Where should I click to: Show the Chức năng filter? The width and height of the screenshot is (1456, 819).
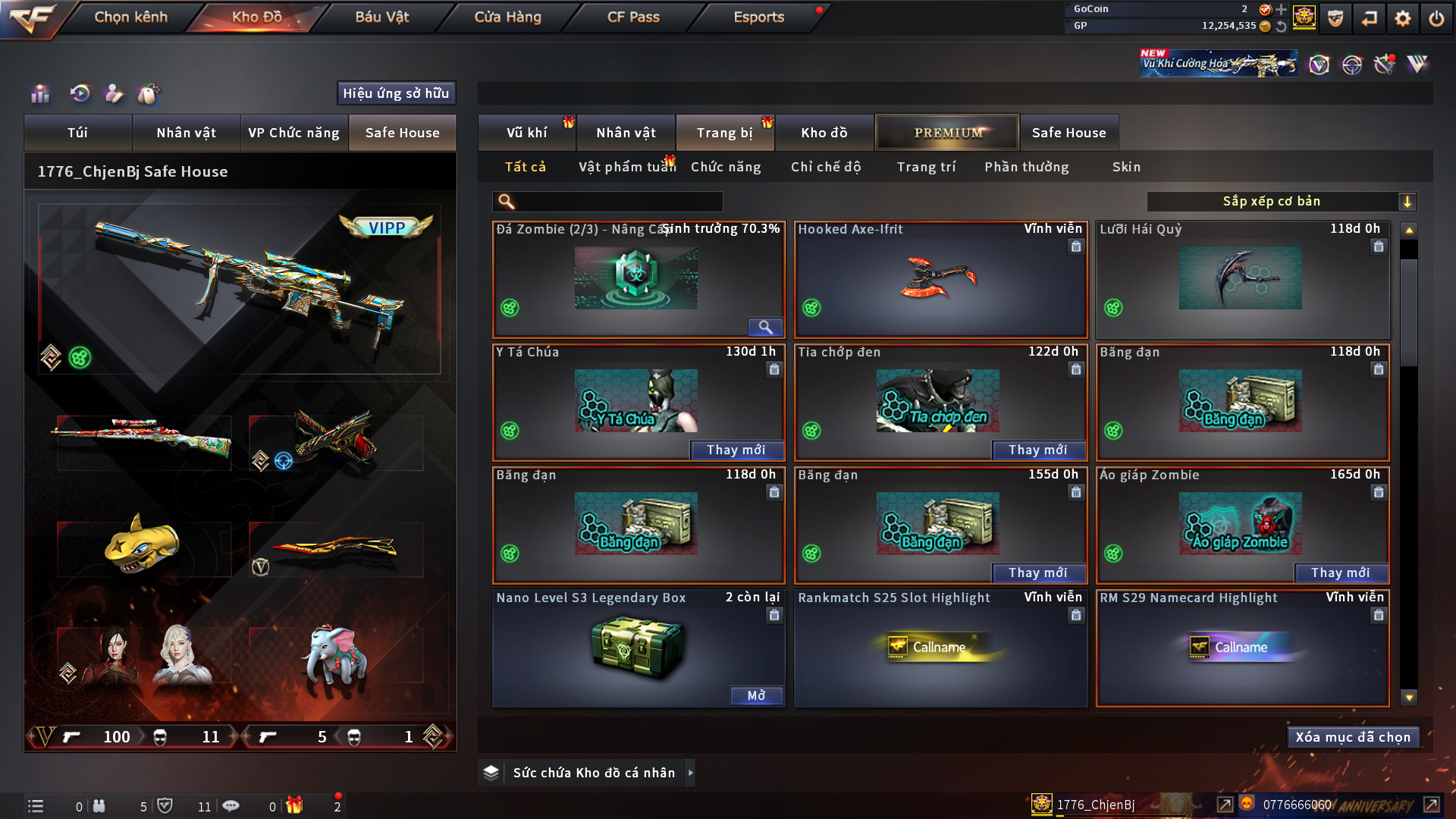pos(726,167)
